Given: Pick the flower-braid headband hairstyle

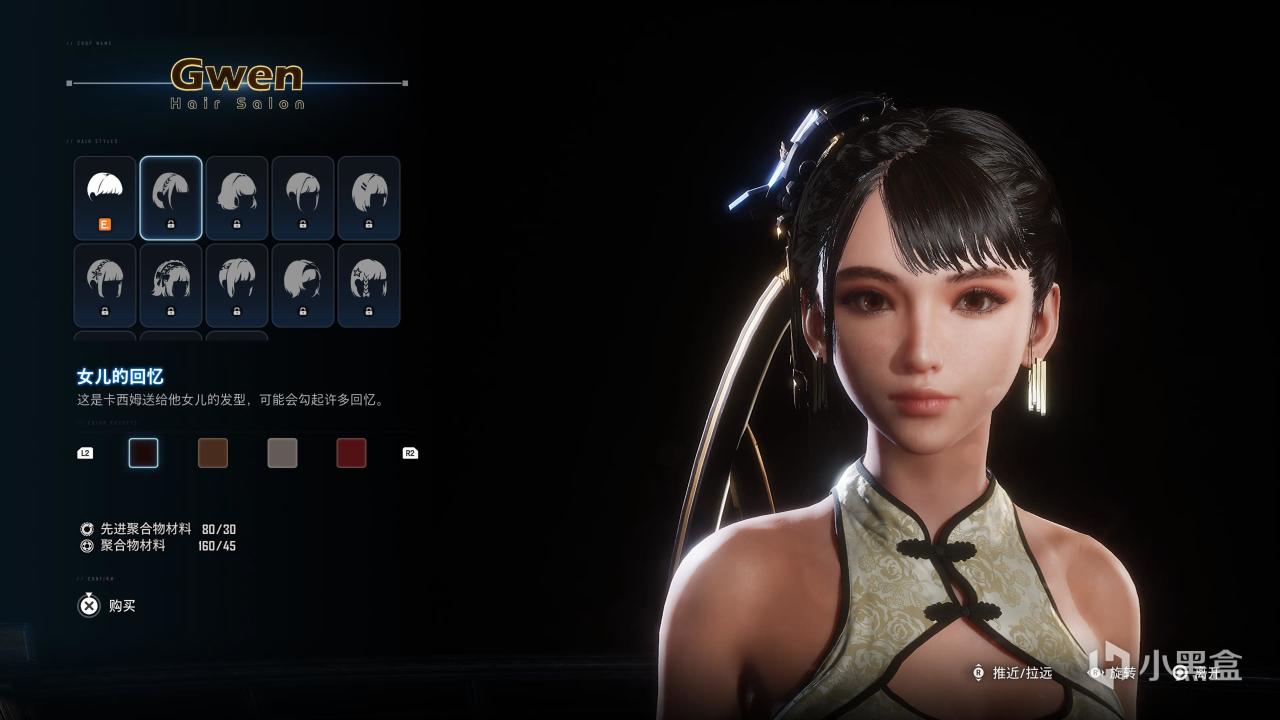Looking at the screenshot, I should pyautogui.click(x=105, y=286).
